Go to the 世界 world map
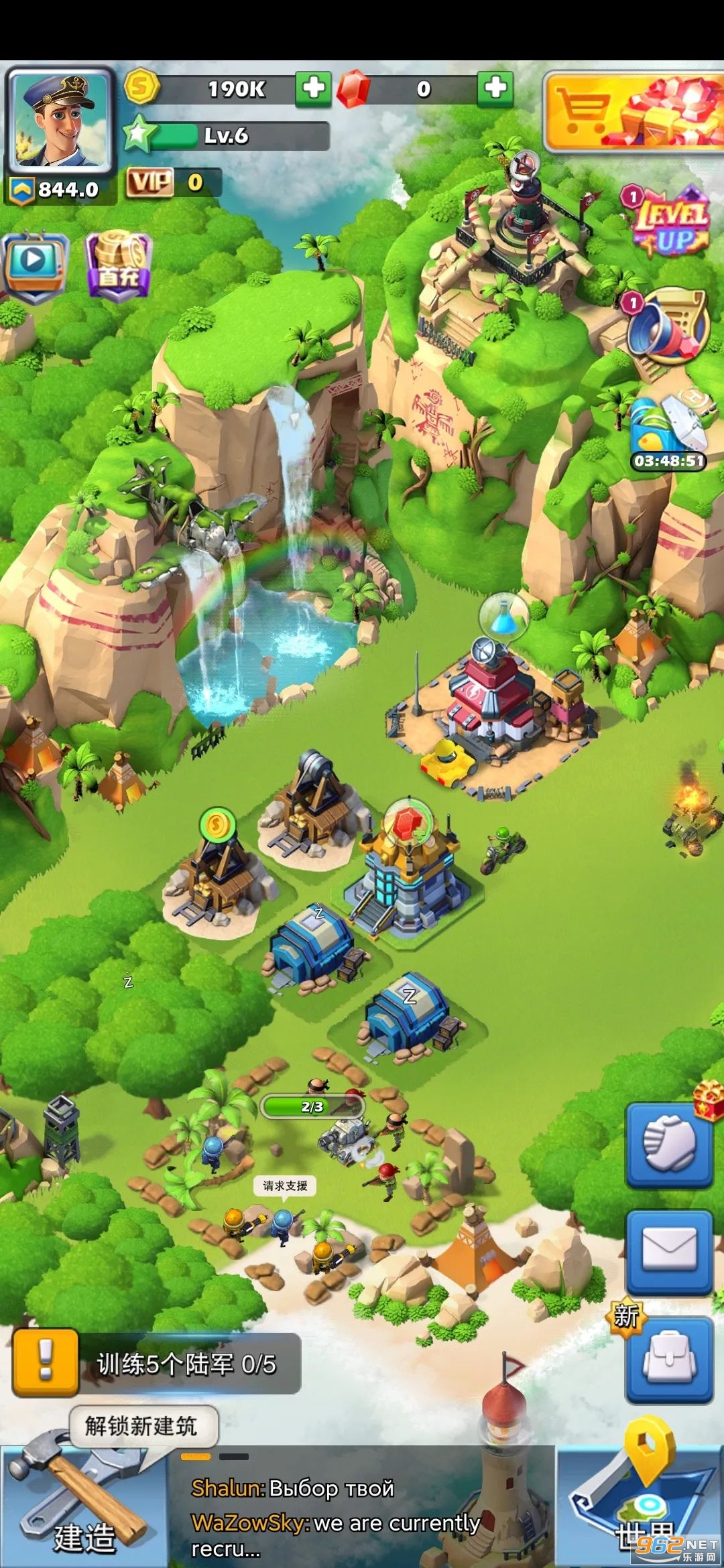This screenshot has width=724, height=1568. point(640,1508)
